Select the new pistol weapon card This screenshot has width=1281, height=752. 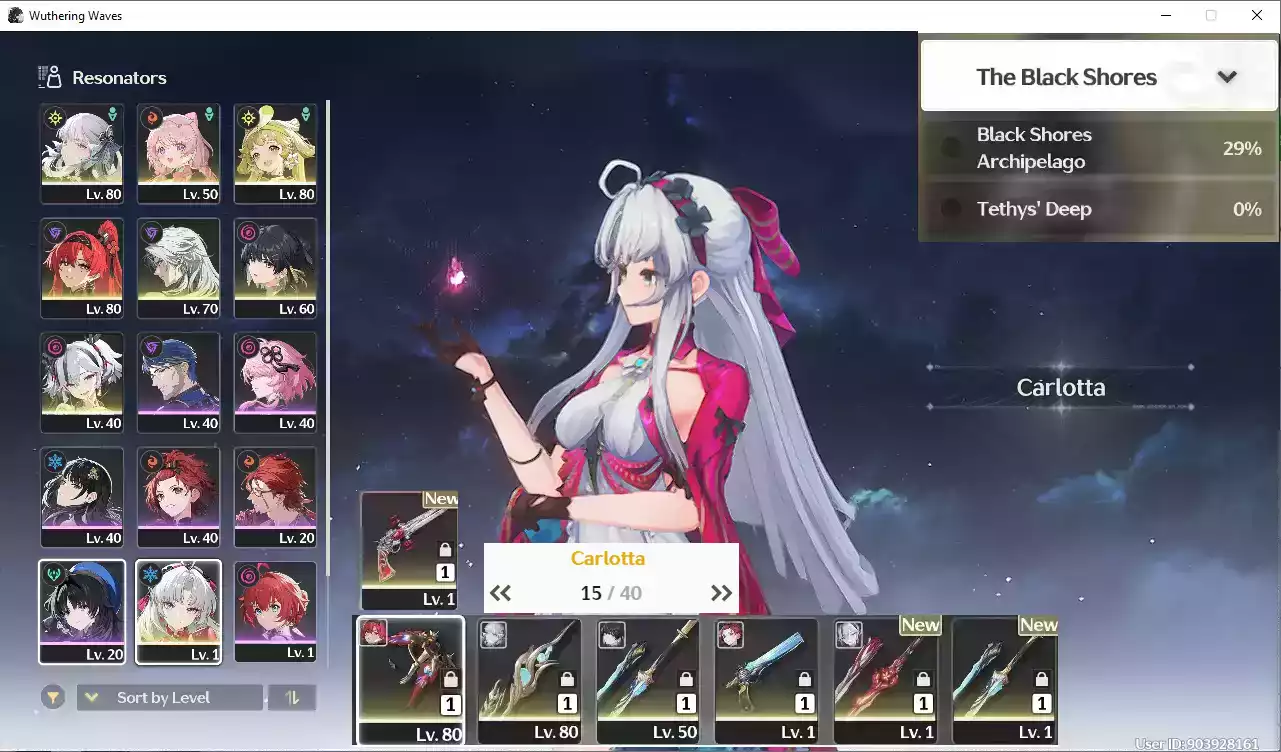click(409, 549)
